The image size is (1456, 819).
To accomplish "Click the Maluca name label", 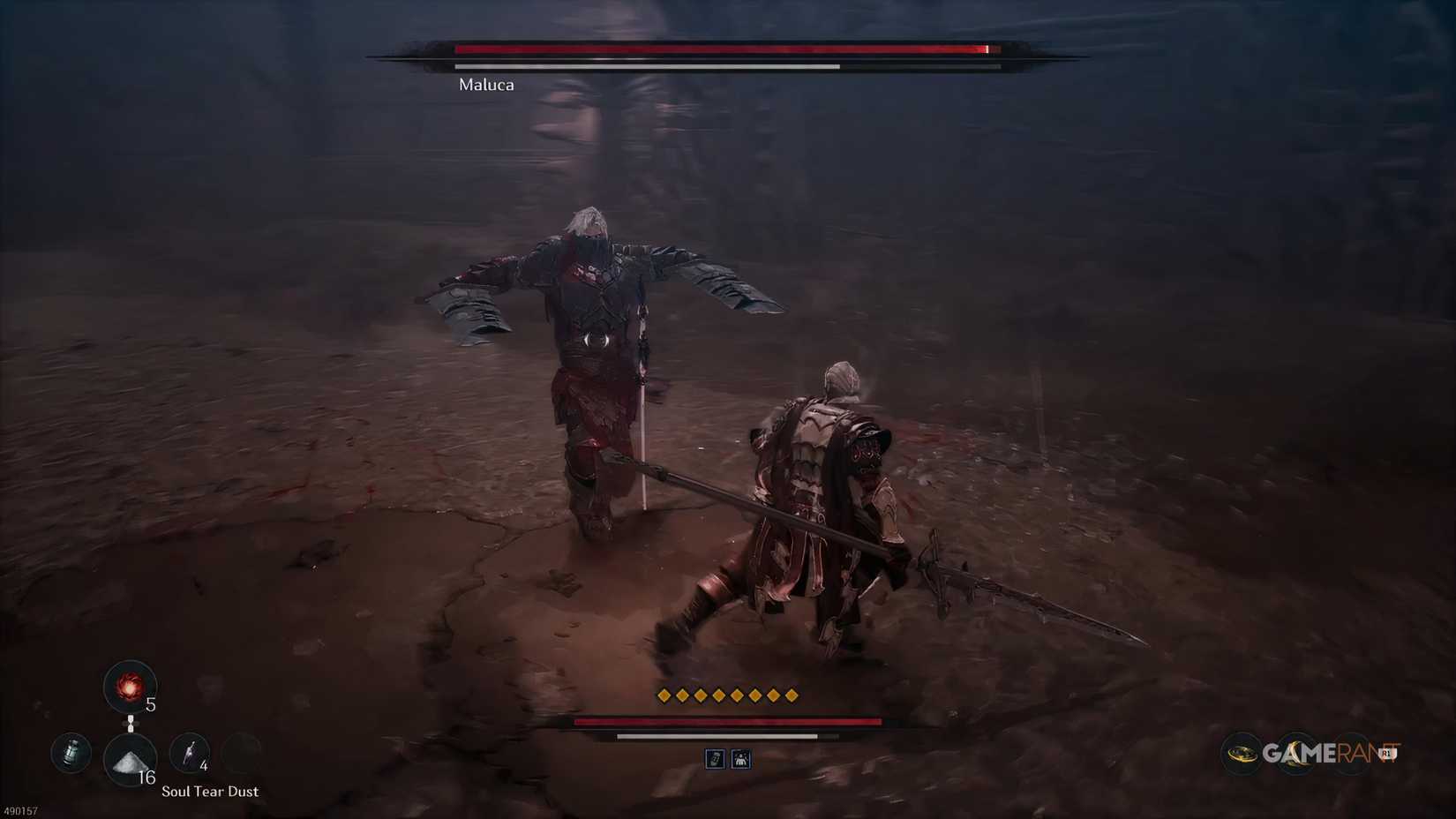I will [x=485, y=85].
